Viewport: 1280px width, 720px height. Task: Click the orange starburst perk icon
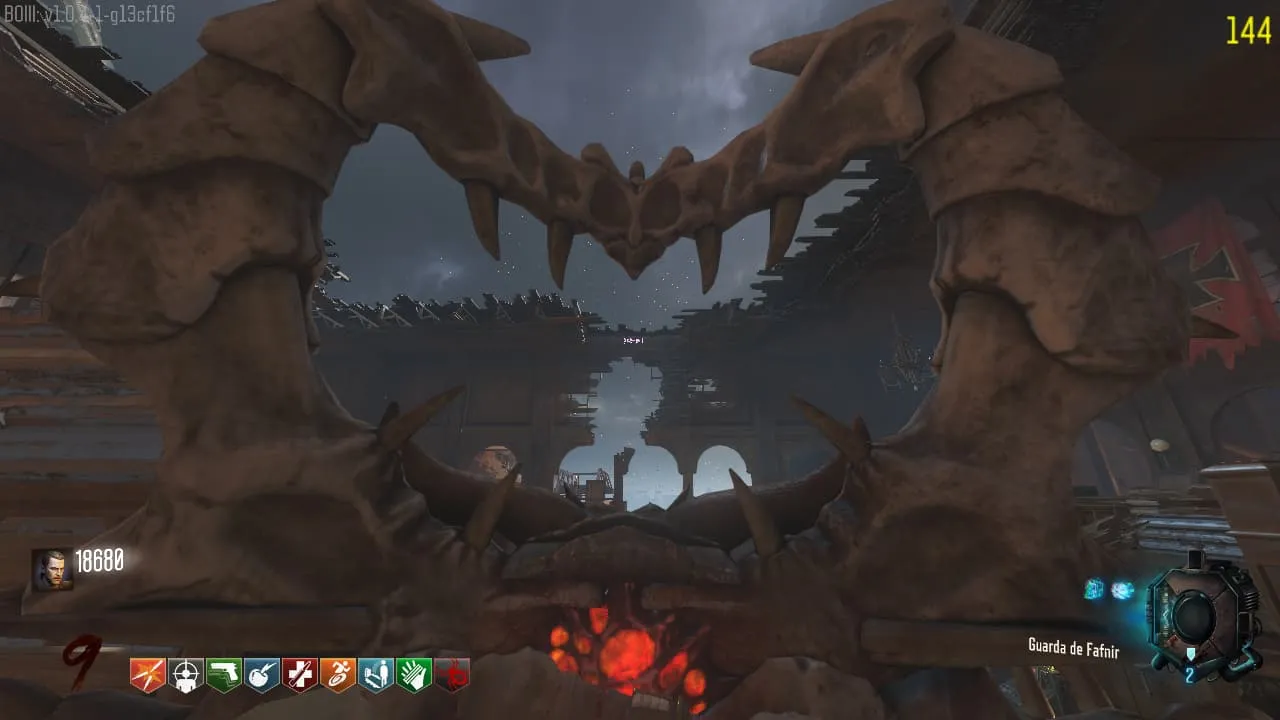148,675
